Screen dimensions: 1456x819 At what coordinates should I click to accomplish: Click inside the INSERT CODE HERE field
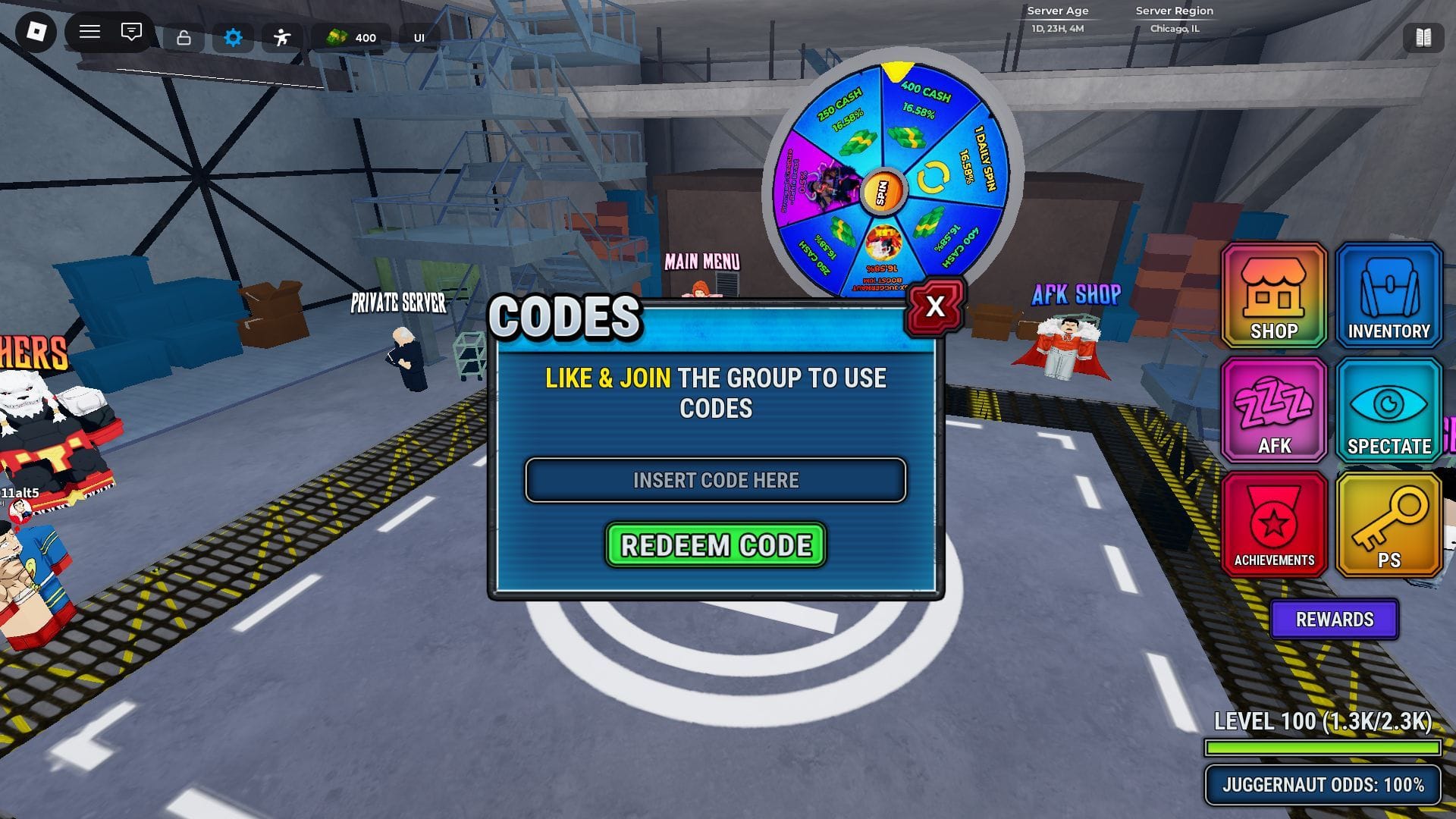[716, 480]
